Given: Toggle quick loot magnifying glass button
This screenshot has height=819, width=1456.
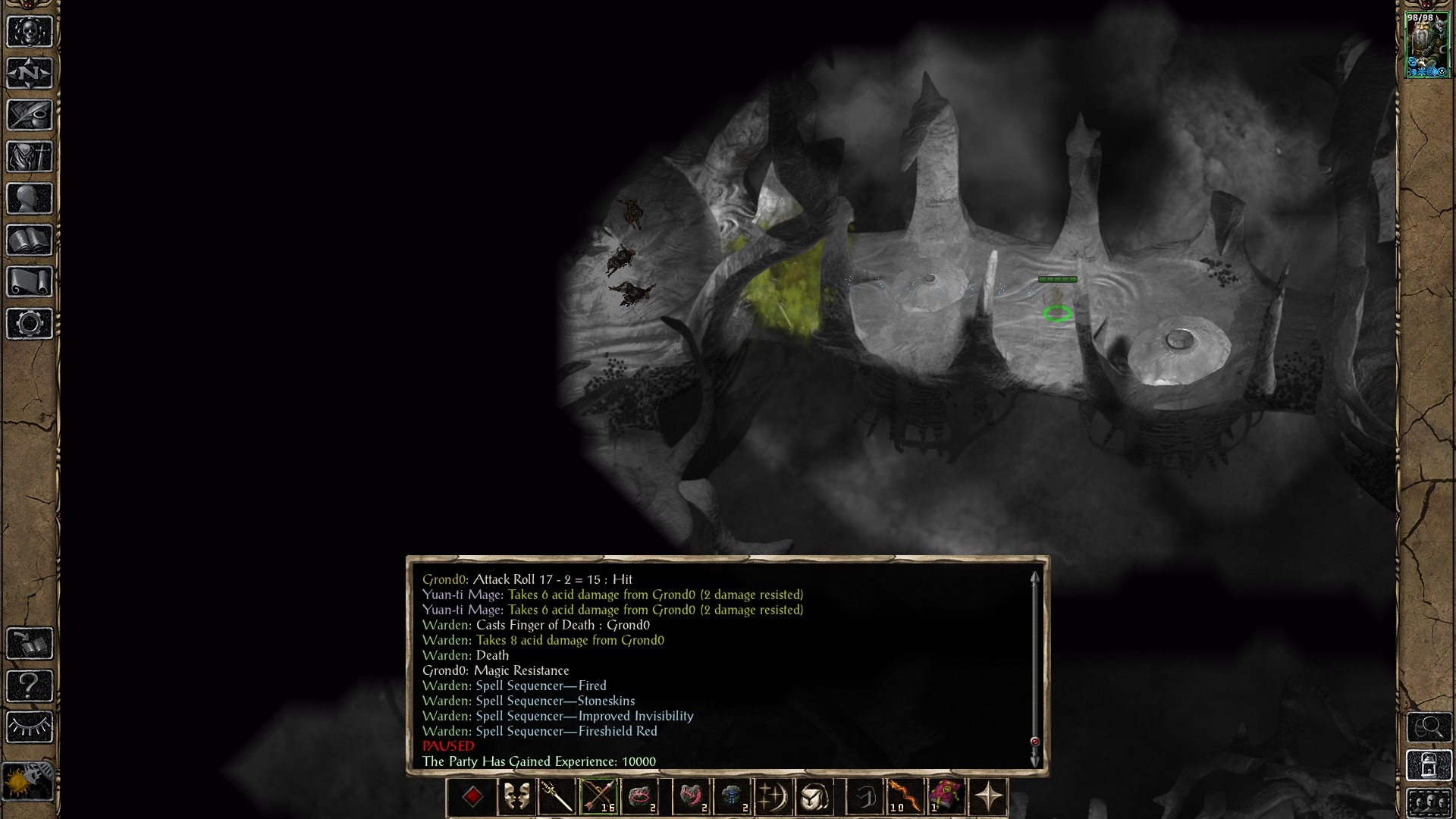Looking at the screenshot, I should click(1429, 727).
